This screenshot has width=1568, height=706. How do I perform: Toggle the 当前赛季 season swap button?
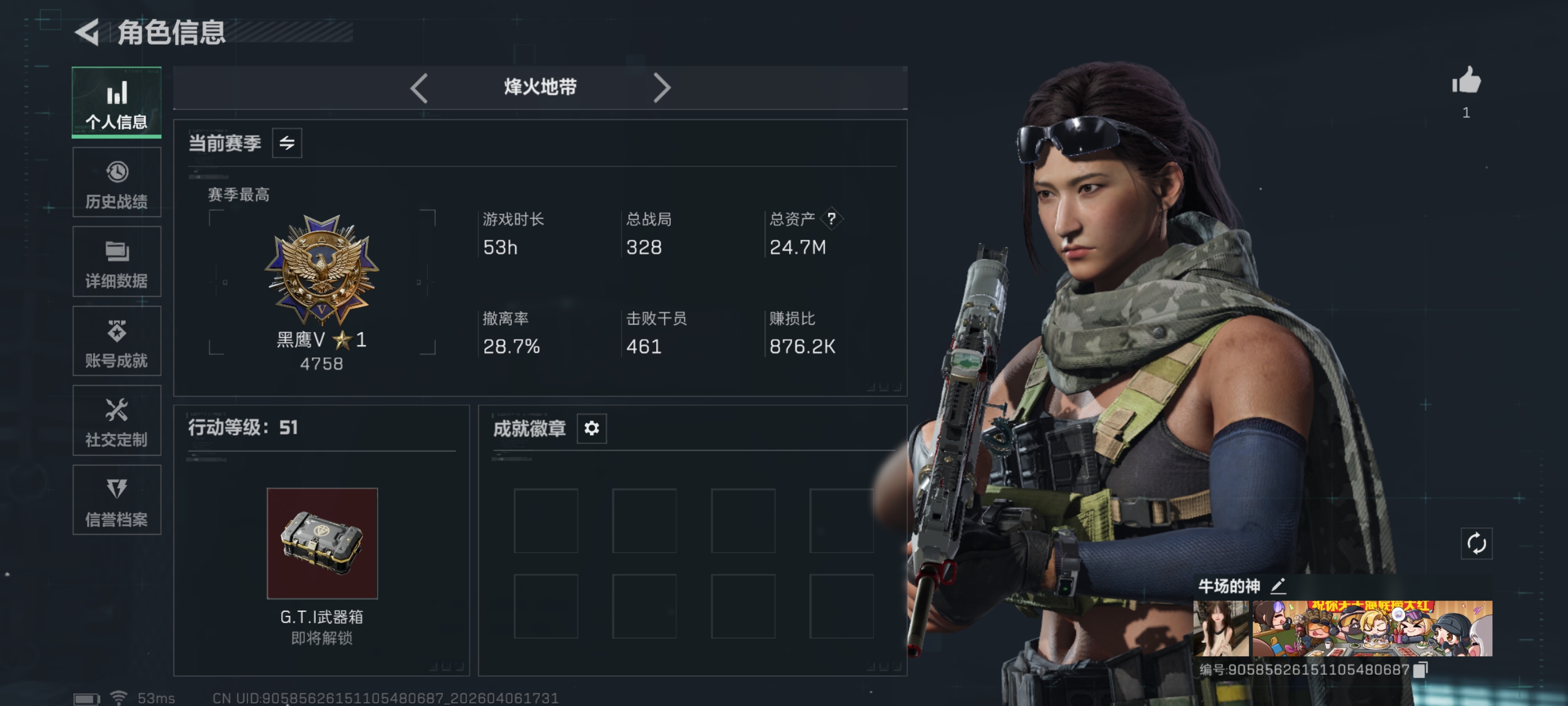[287, 143]
